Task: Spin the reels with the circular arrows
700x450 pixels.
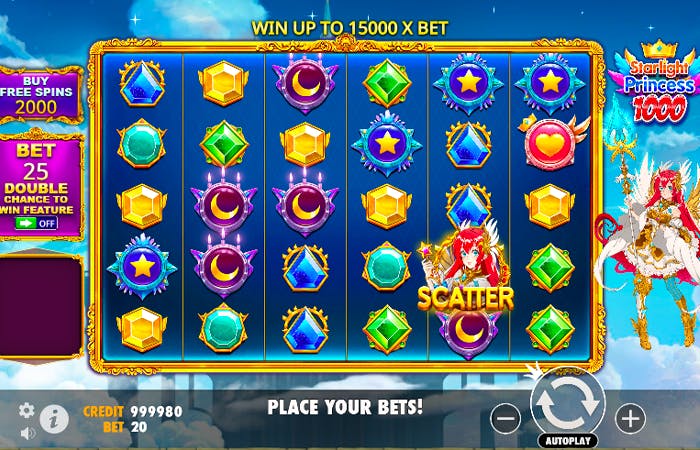Action: click(x=567, y=402)
